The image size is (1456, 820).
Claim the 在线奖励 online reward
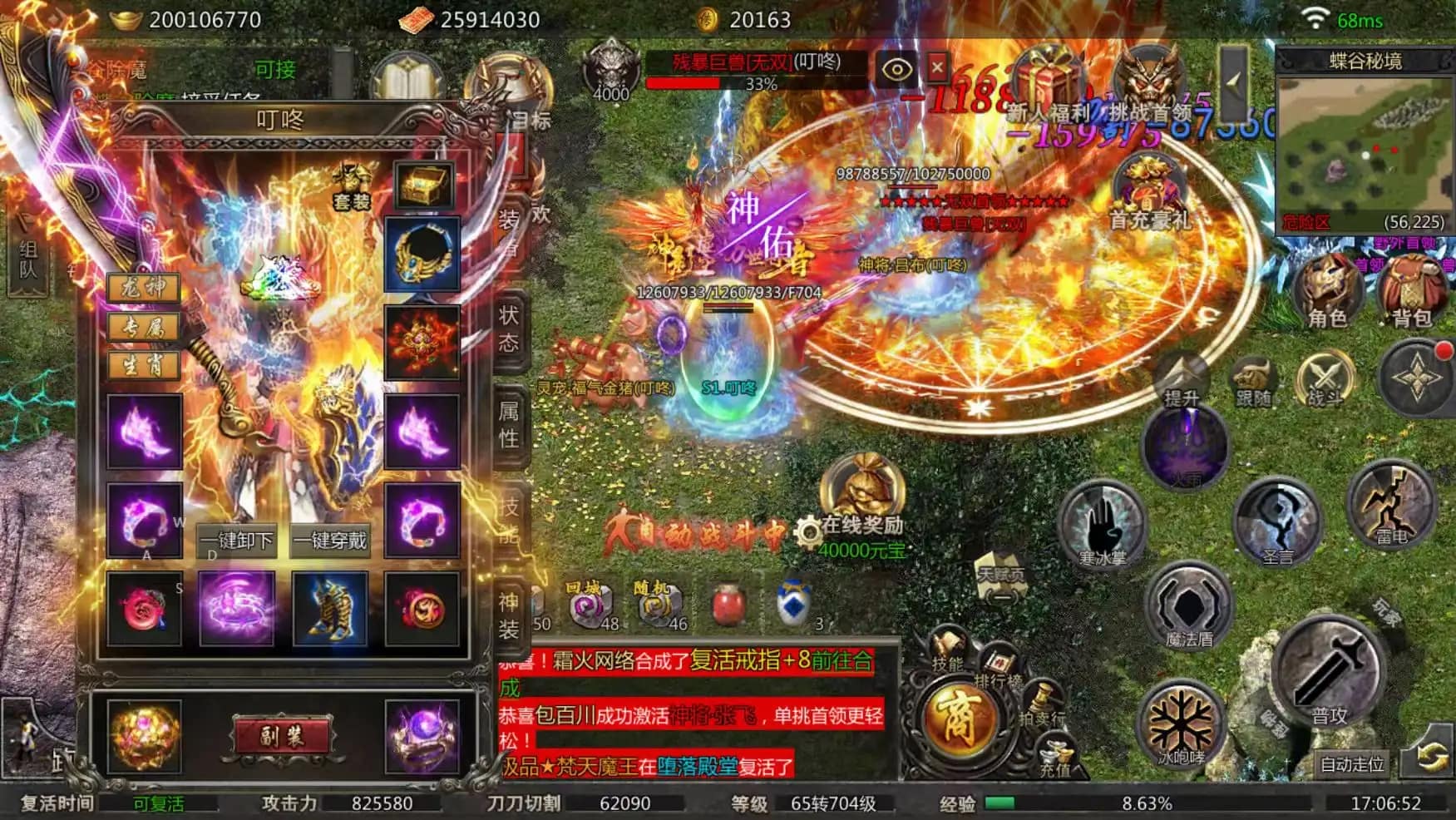click(862, 506)
